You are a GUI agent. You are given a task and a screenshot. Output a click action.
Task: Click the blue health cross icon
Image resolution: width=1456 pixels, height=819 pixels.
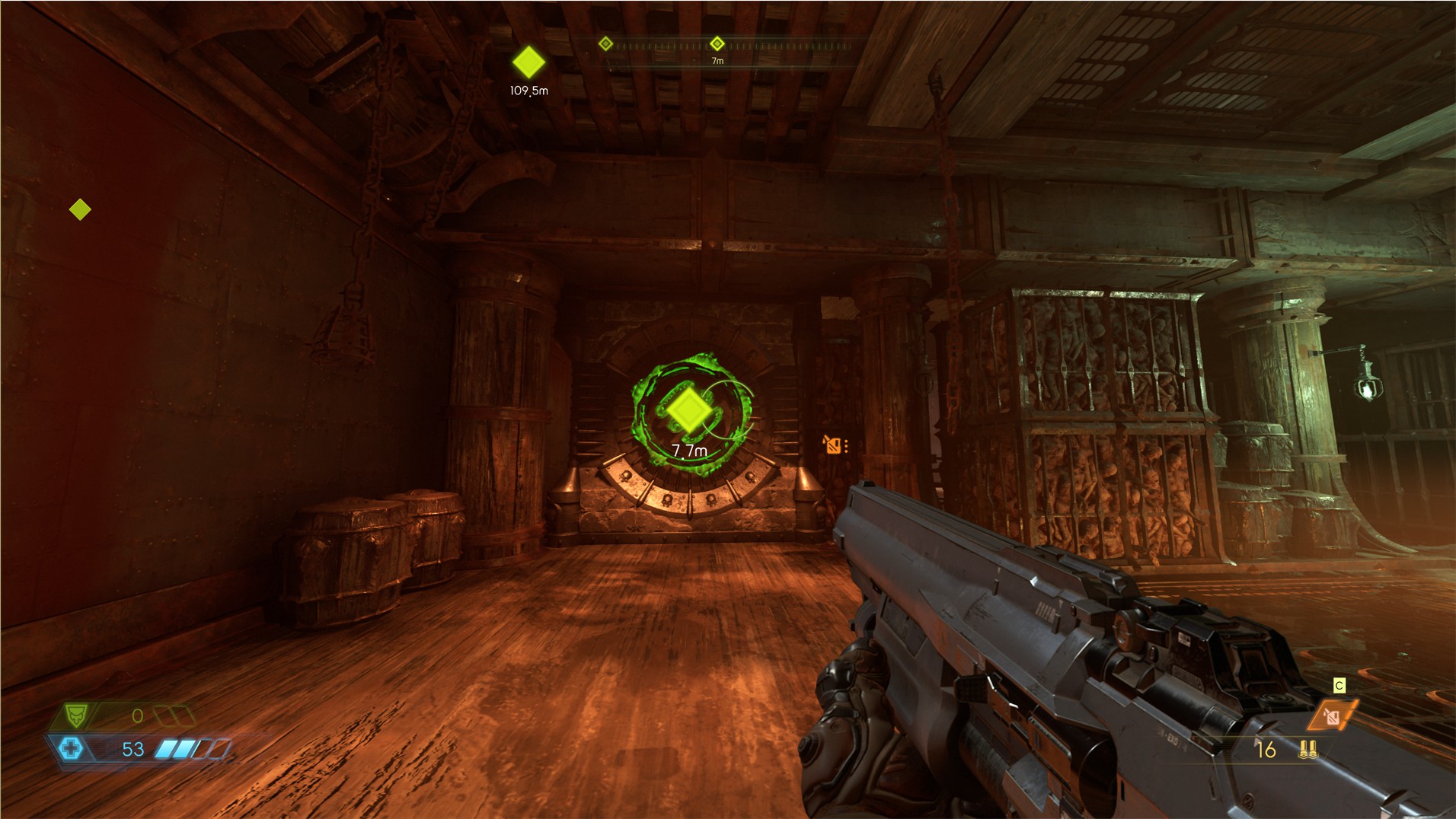pos(71,748)
